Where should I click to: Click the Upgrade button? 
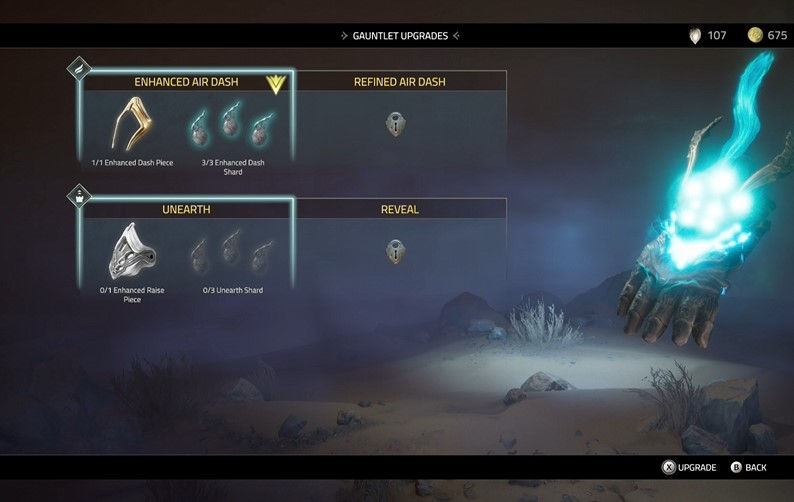[689, 467]
